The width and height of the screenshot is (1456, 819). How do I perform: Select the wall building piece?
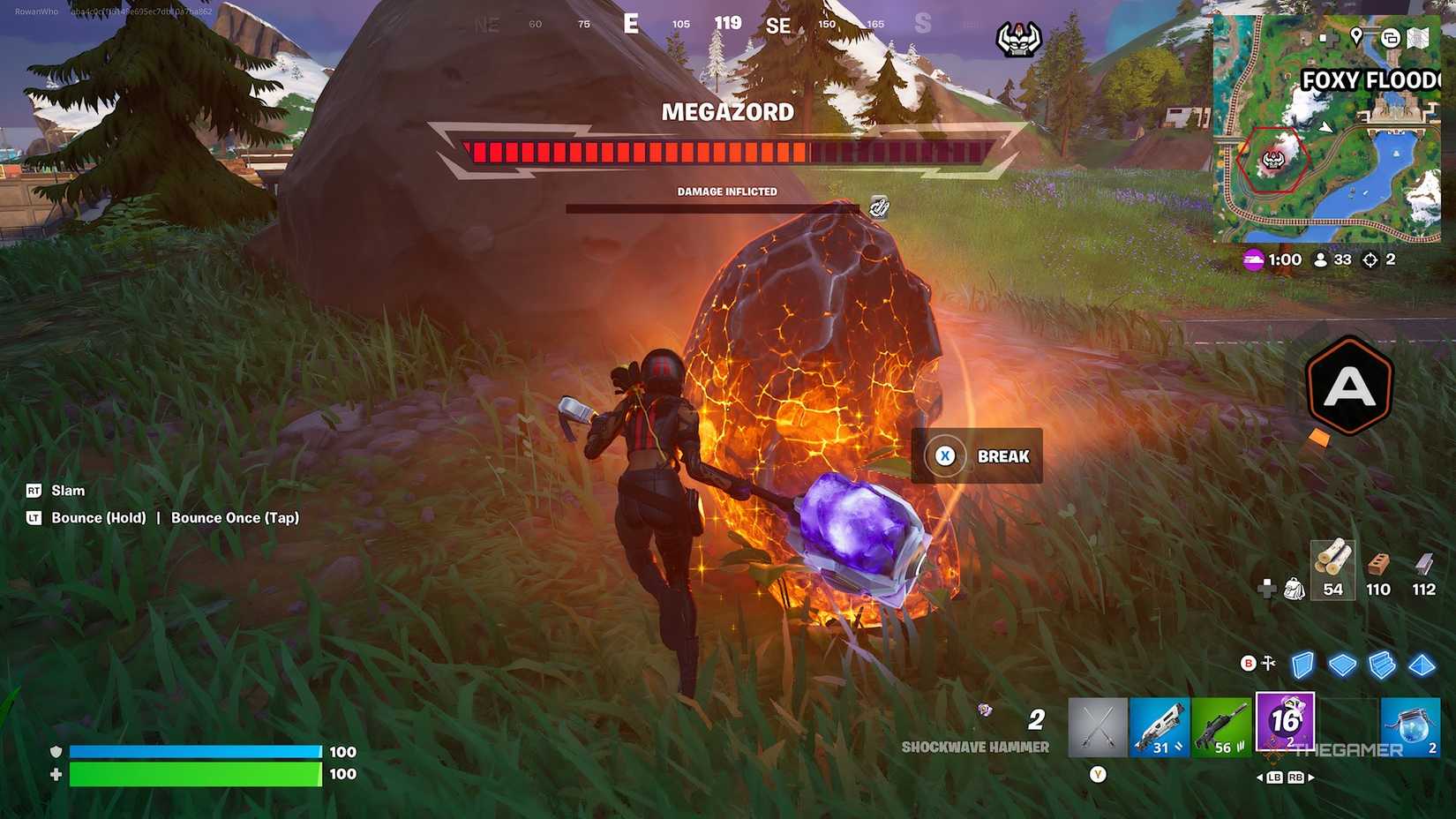tap(1303, 665)
